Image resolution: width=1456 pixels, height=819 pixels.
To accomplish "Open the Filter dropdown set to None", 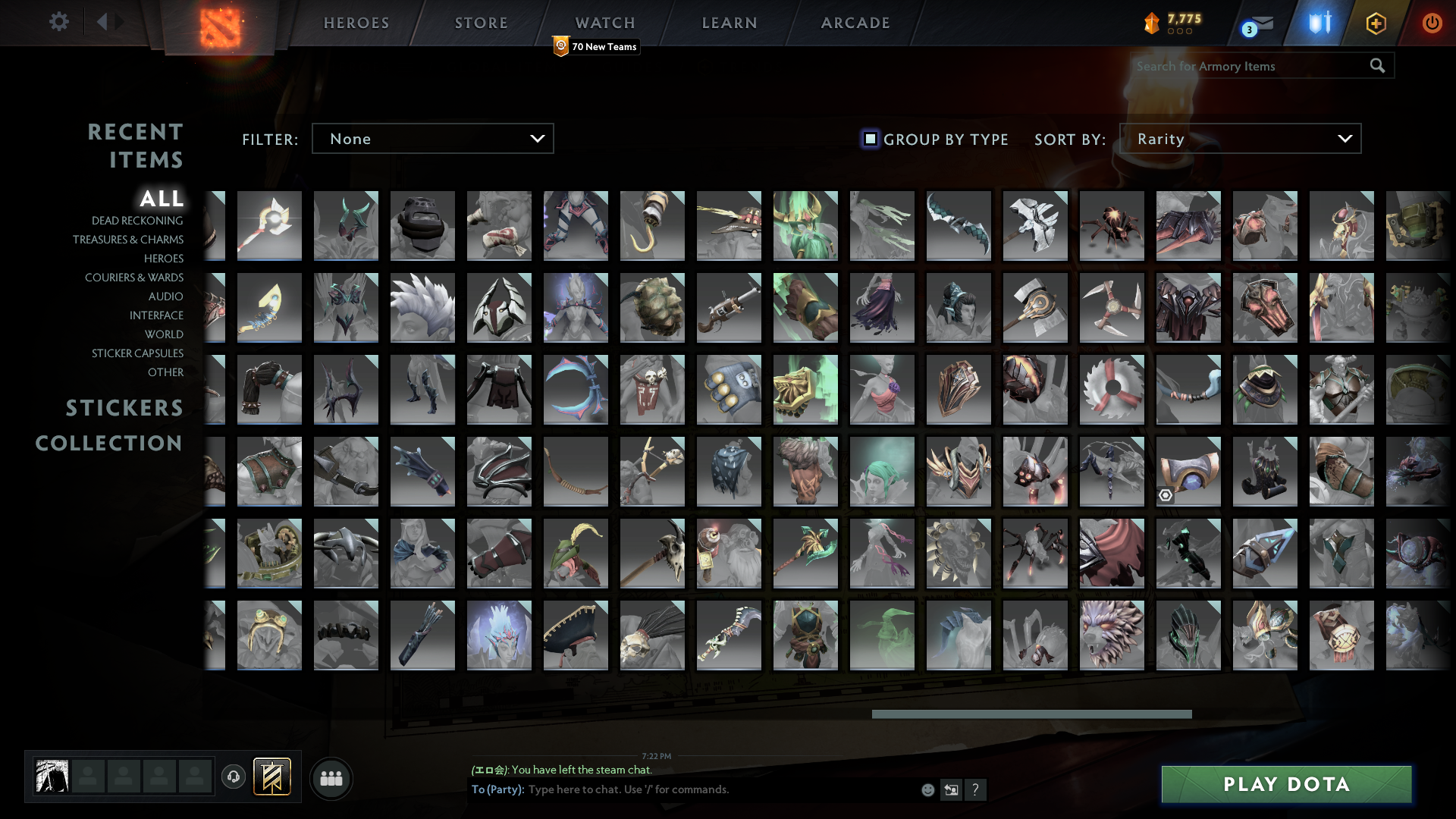I will point(432,138).
